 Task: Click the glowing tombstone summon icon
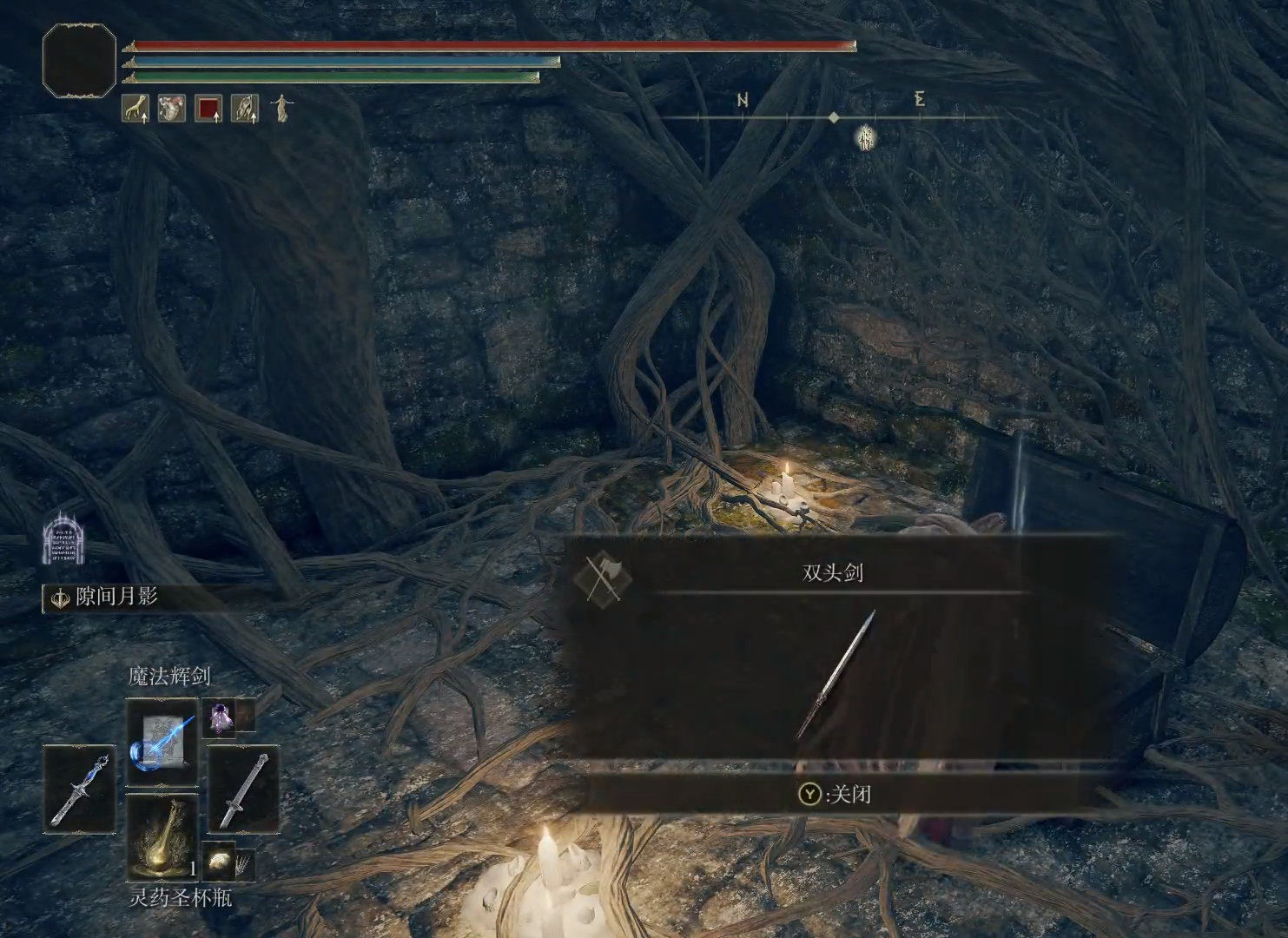(x=61, y=538)
